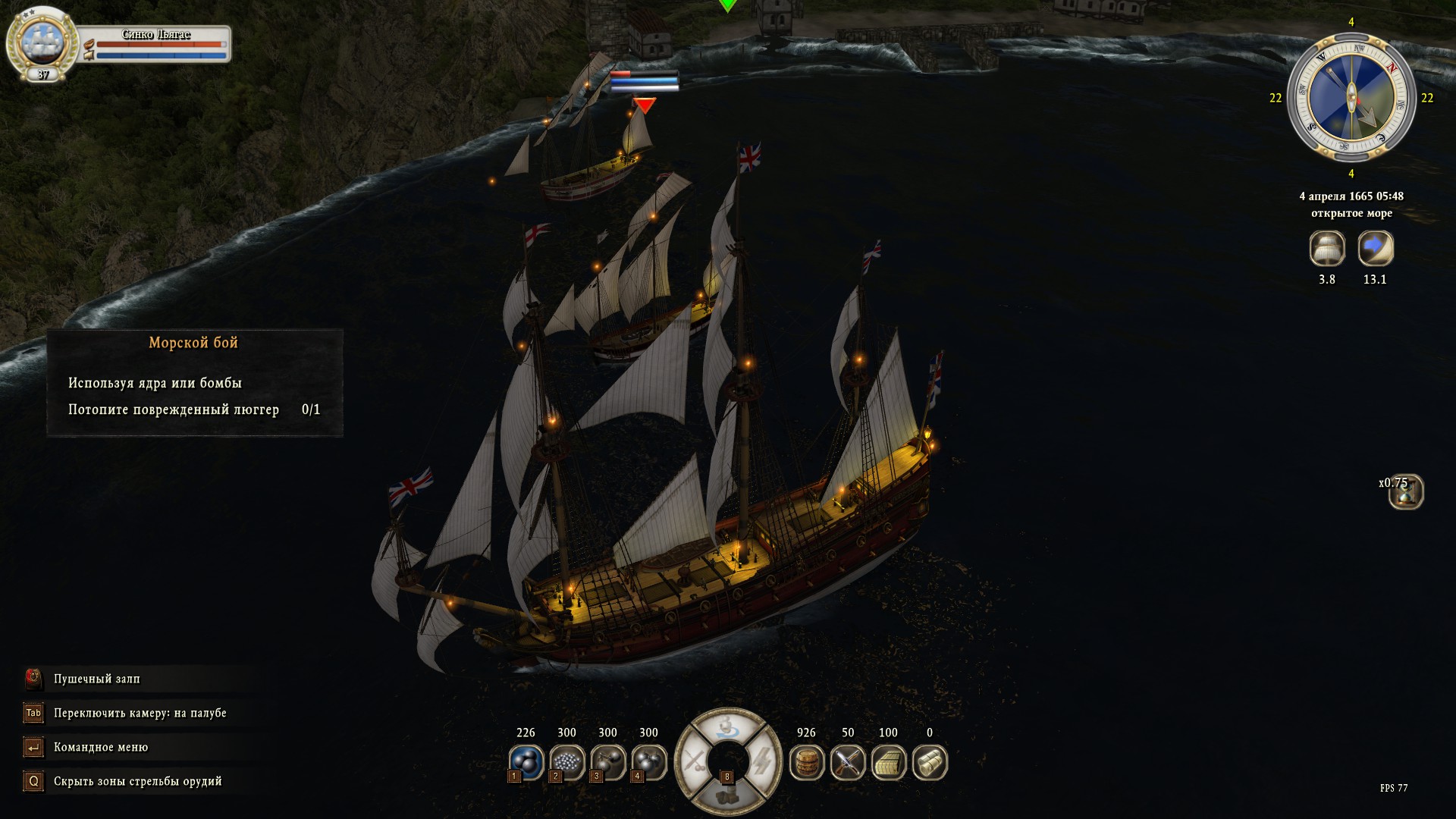Fire the cannon volley (Пушечный залп)
1456x819 pixels.
(96, 679)
